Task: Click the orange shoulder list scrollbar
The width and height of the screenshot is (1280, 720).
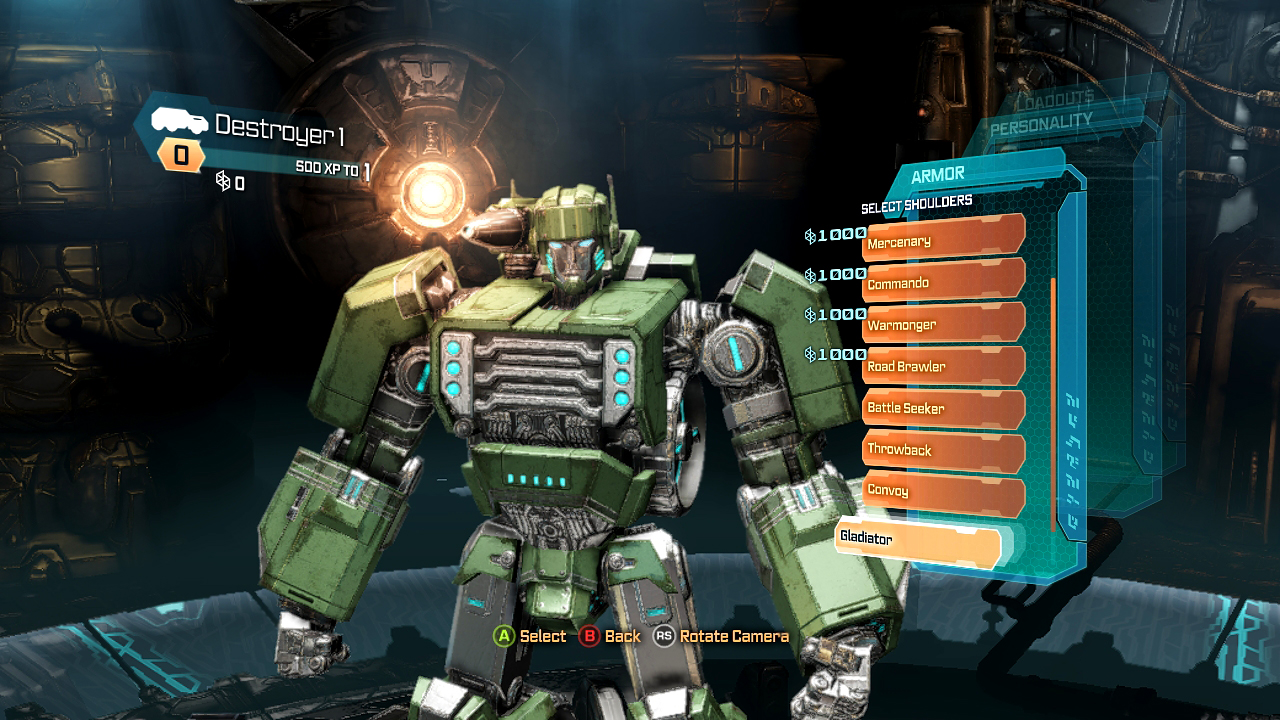Action: (x=1053, y=400)
